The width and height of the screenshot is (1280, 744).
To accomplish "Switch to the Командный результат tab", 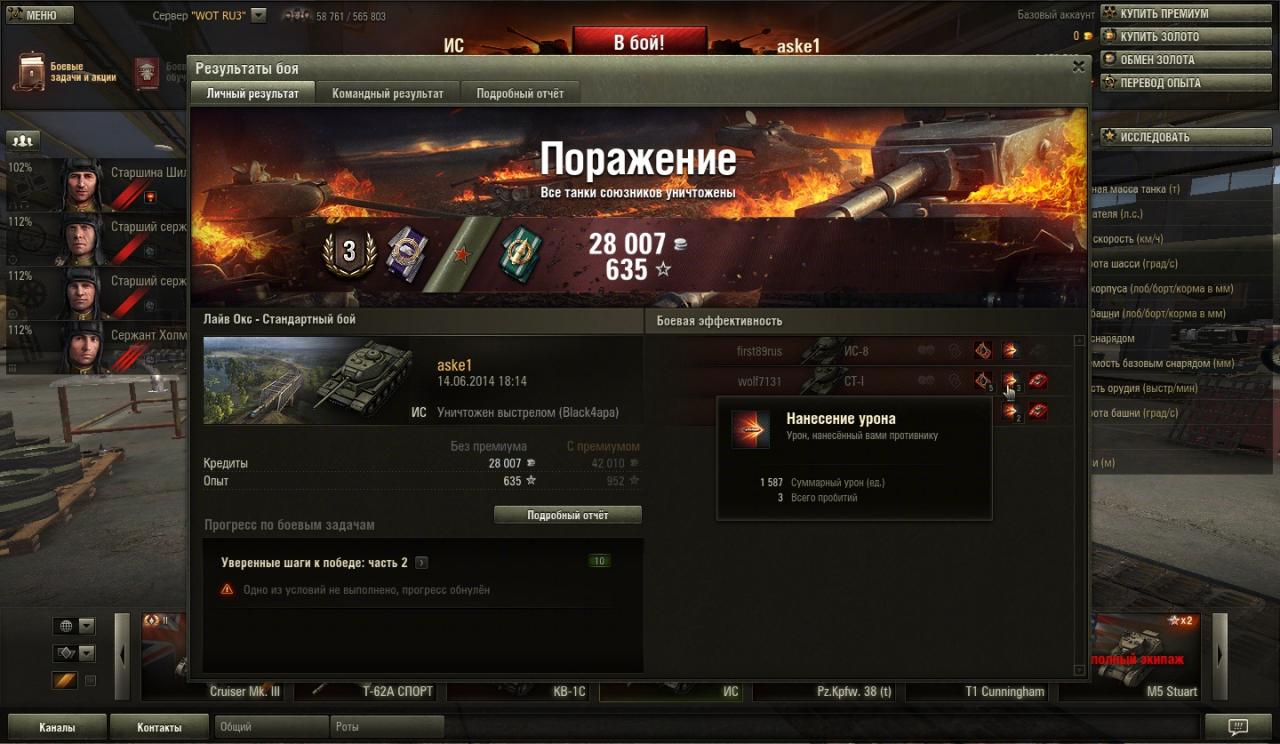I will 387,93.
